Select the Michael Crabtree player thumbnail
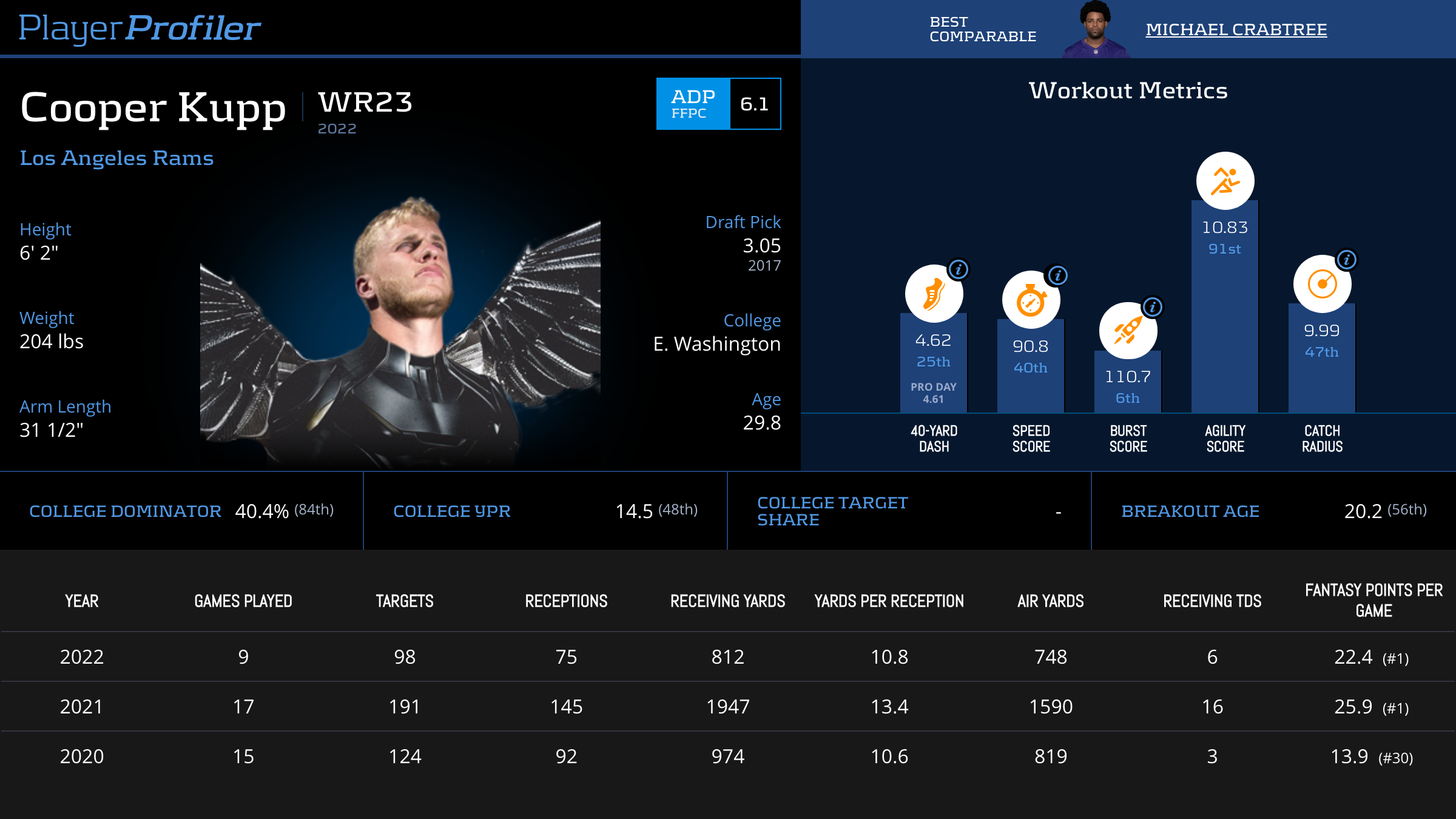 (x=1096, y=29)
